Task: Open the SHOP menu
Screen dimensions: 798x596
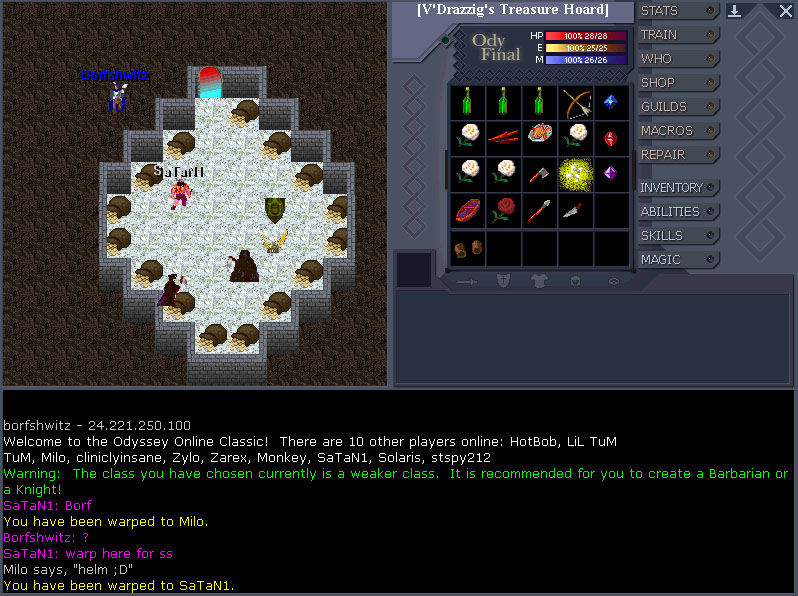Action: [679, 83]
